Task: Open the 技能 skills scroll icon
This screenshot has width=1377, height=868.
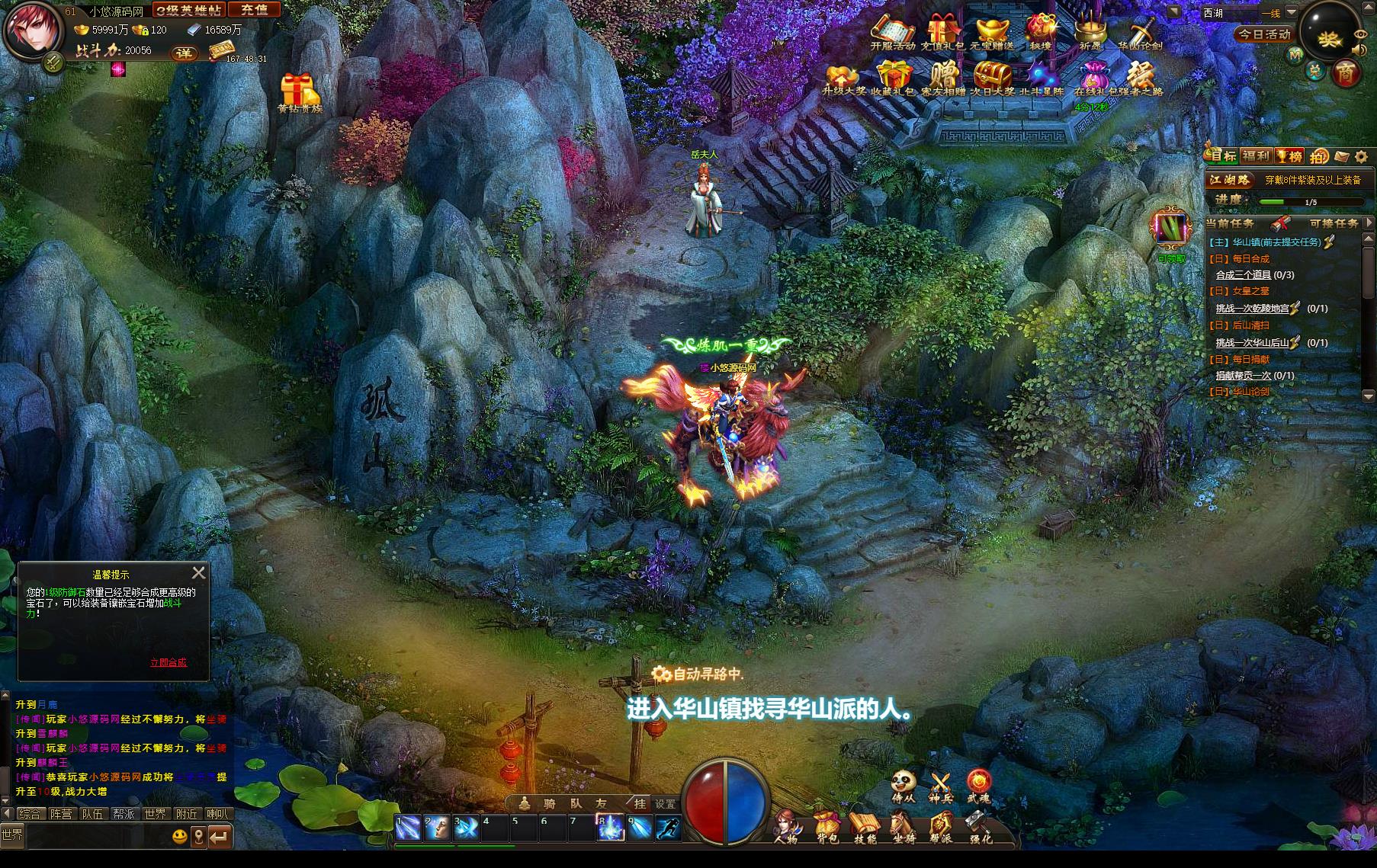Action: (865, 827)
